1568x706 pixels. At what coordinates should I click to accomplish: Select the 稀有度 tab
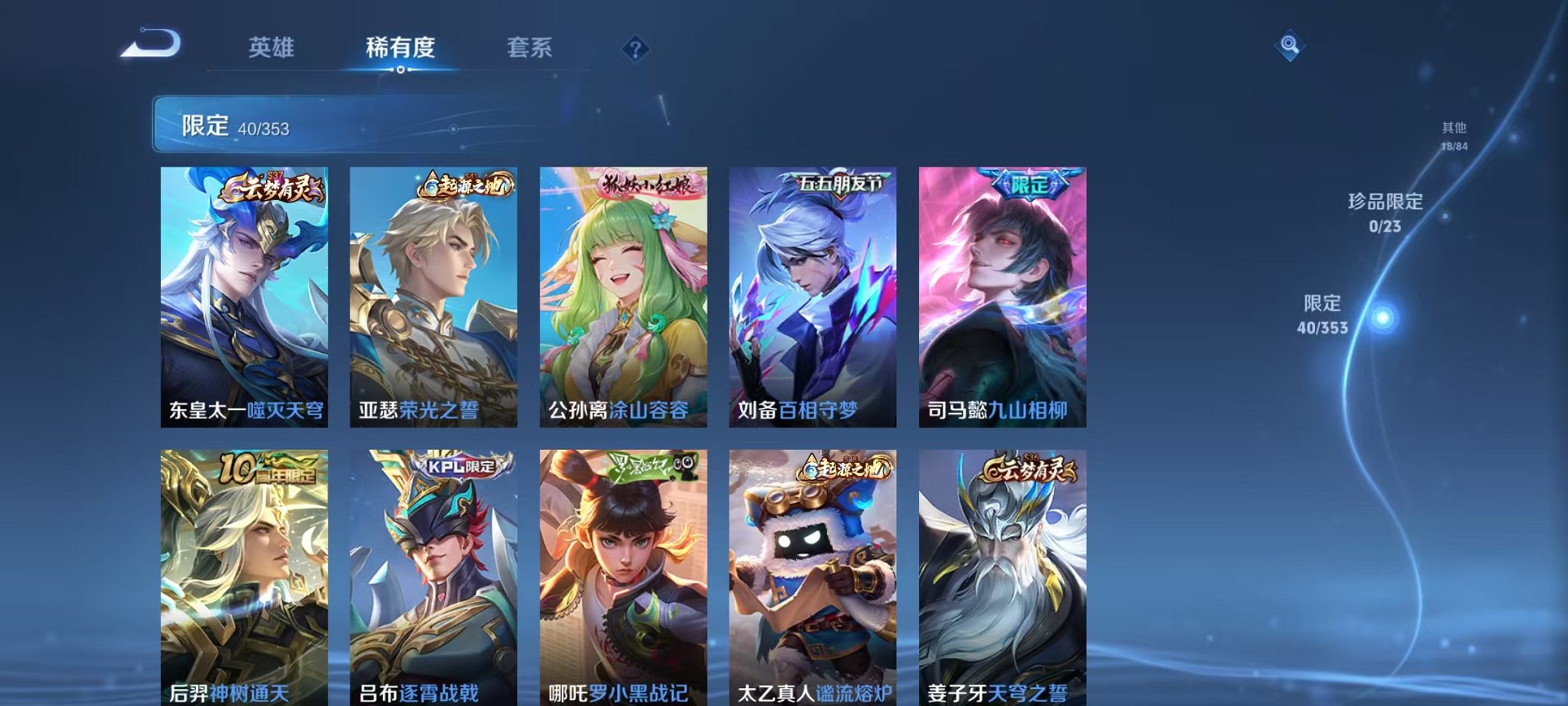pos(400,48)
